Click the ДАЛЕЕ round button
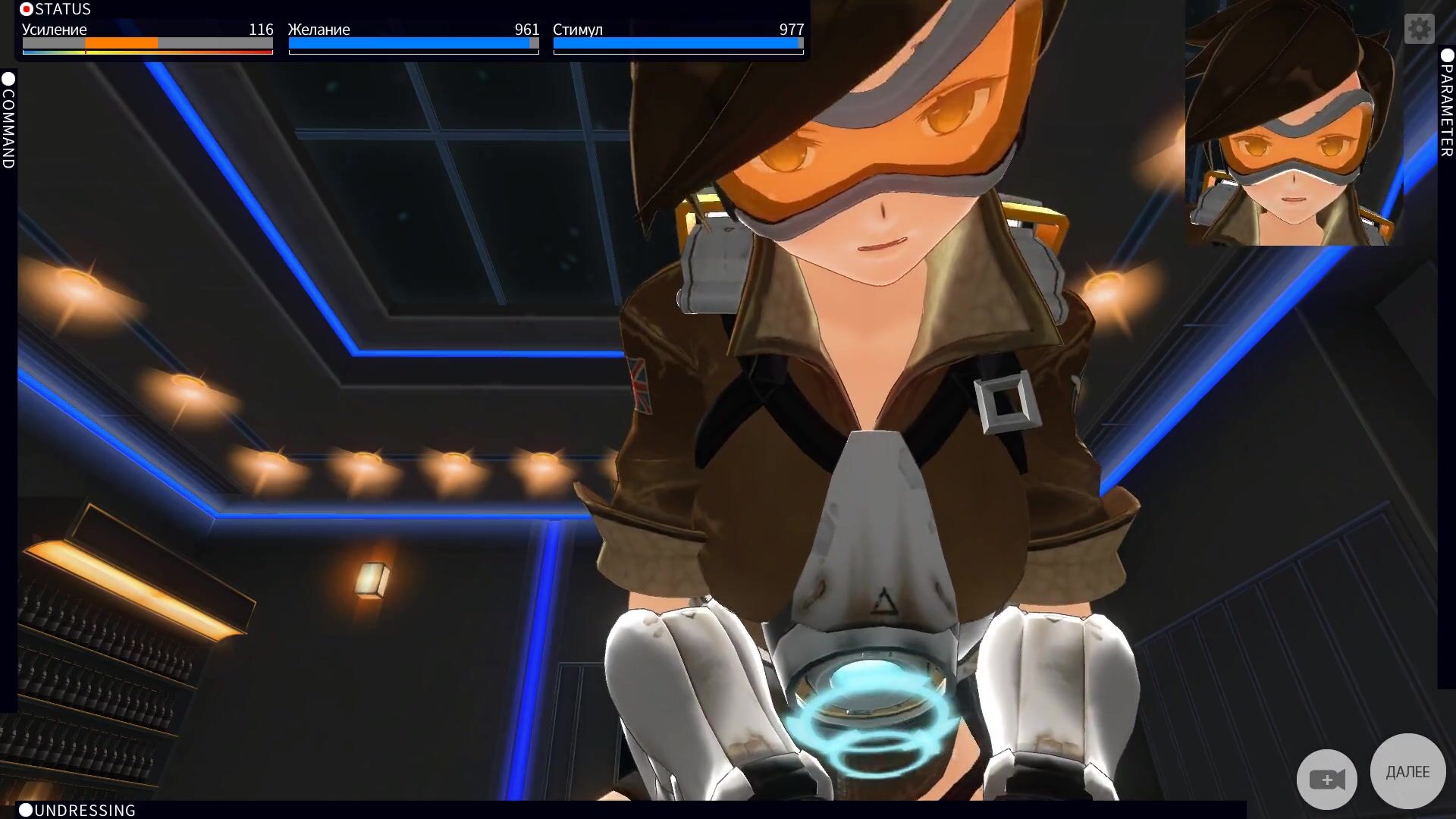 (x=1407, y=771)
